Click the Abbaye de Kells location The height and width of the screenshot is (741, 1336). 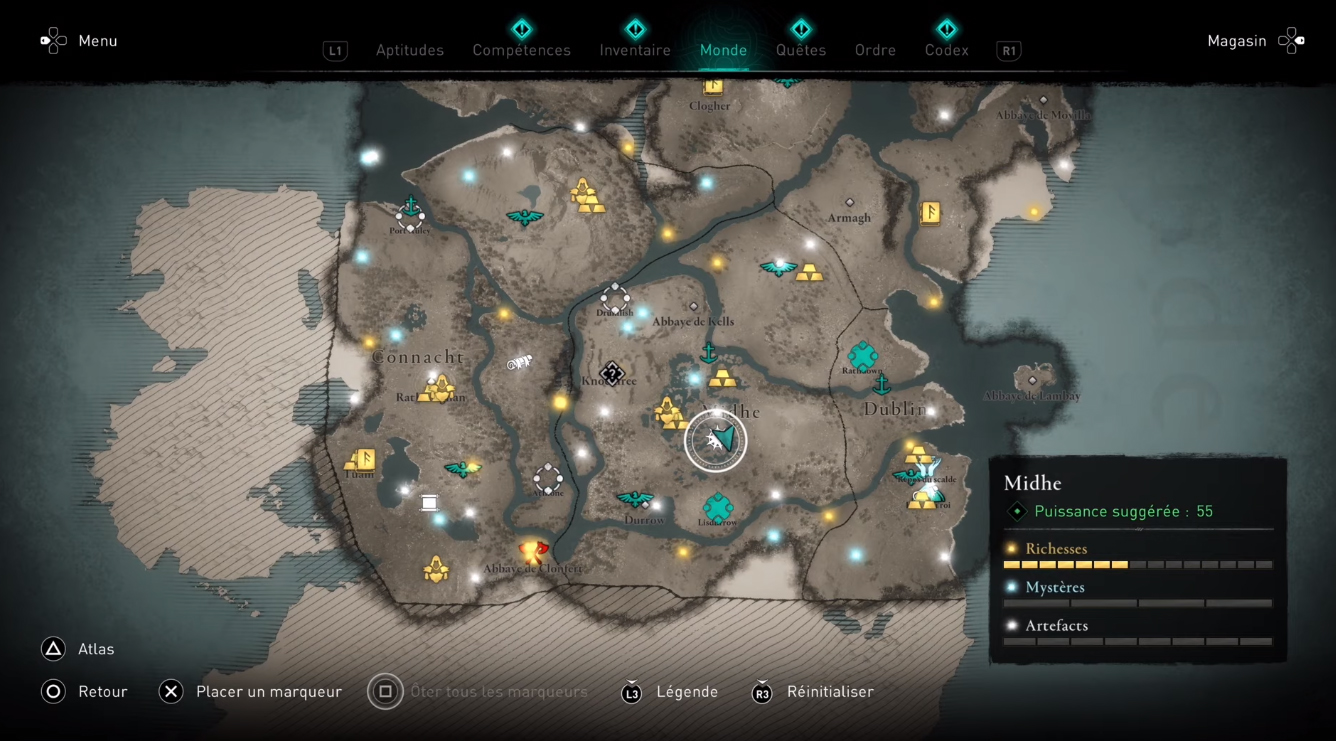click(693, 307)
